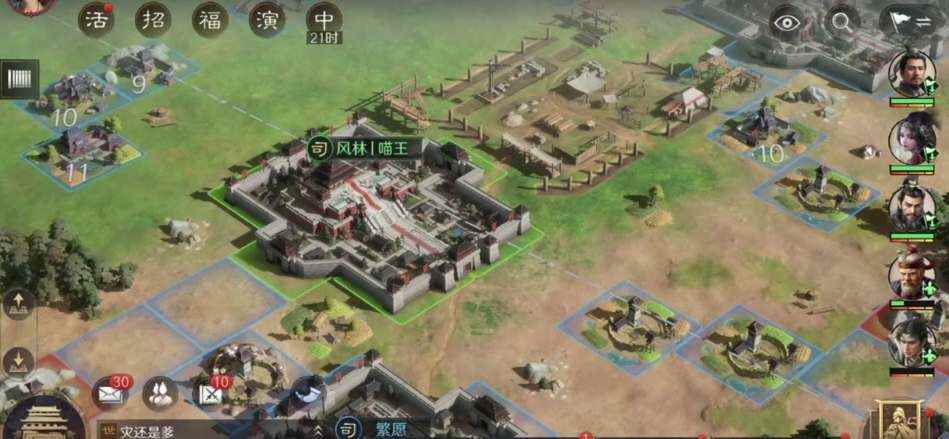
Task: Toggle the eye visibility icon
Action: click(x=789, y=21)
